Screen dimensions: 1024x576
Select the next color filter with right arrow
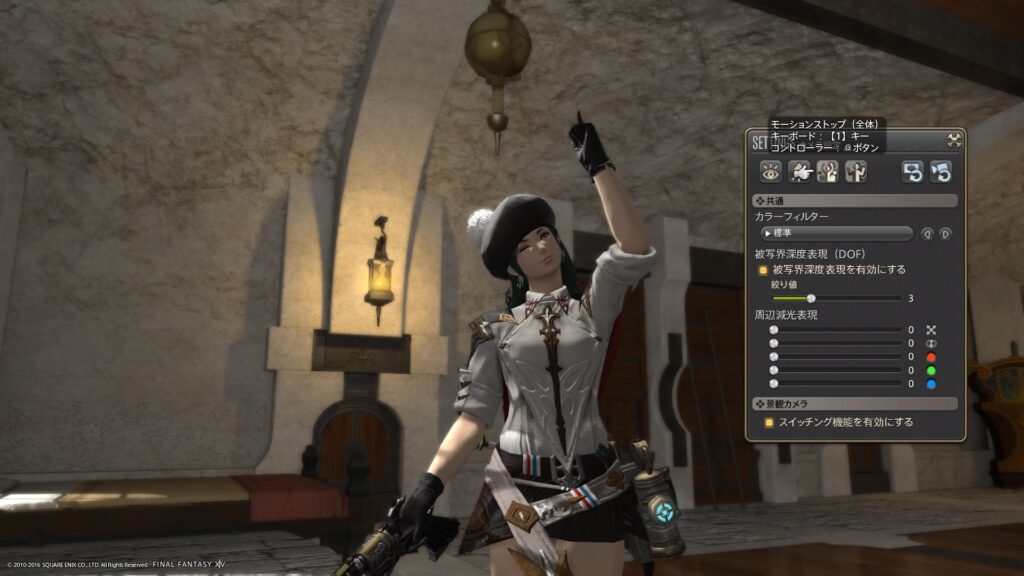click(945, 234)
